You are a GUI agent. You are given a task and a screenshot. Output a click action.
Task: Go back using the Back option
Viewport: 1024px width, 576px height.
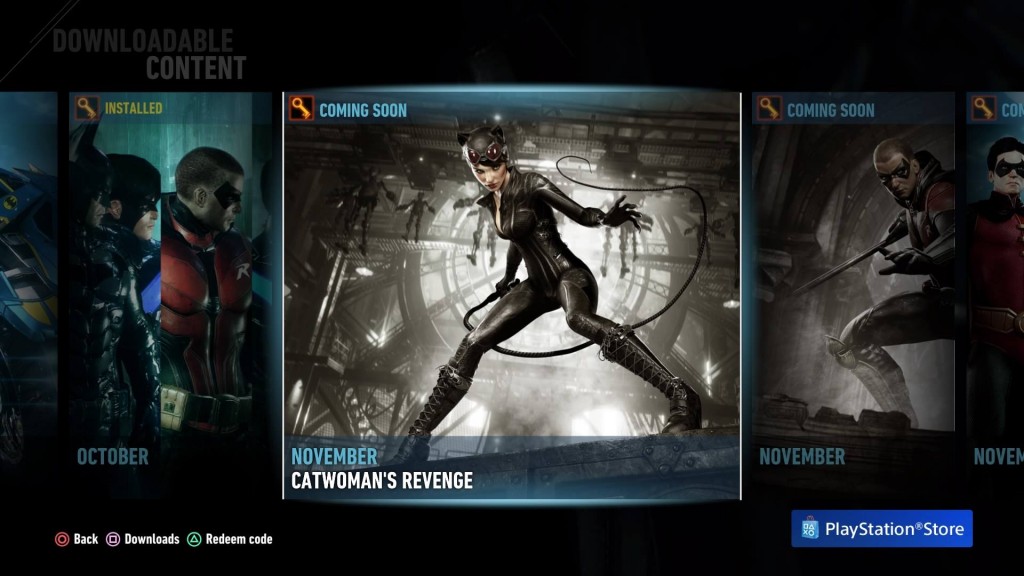77,539
